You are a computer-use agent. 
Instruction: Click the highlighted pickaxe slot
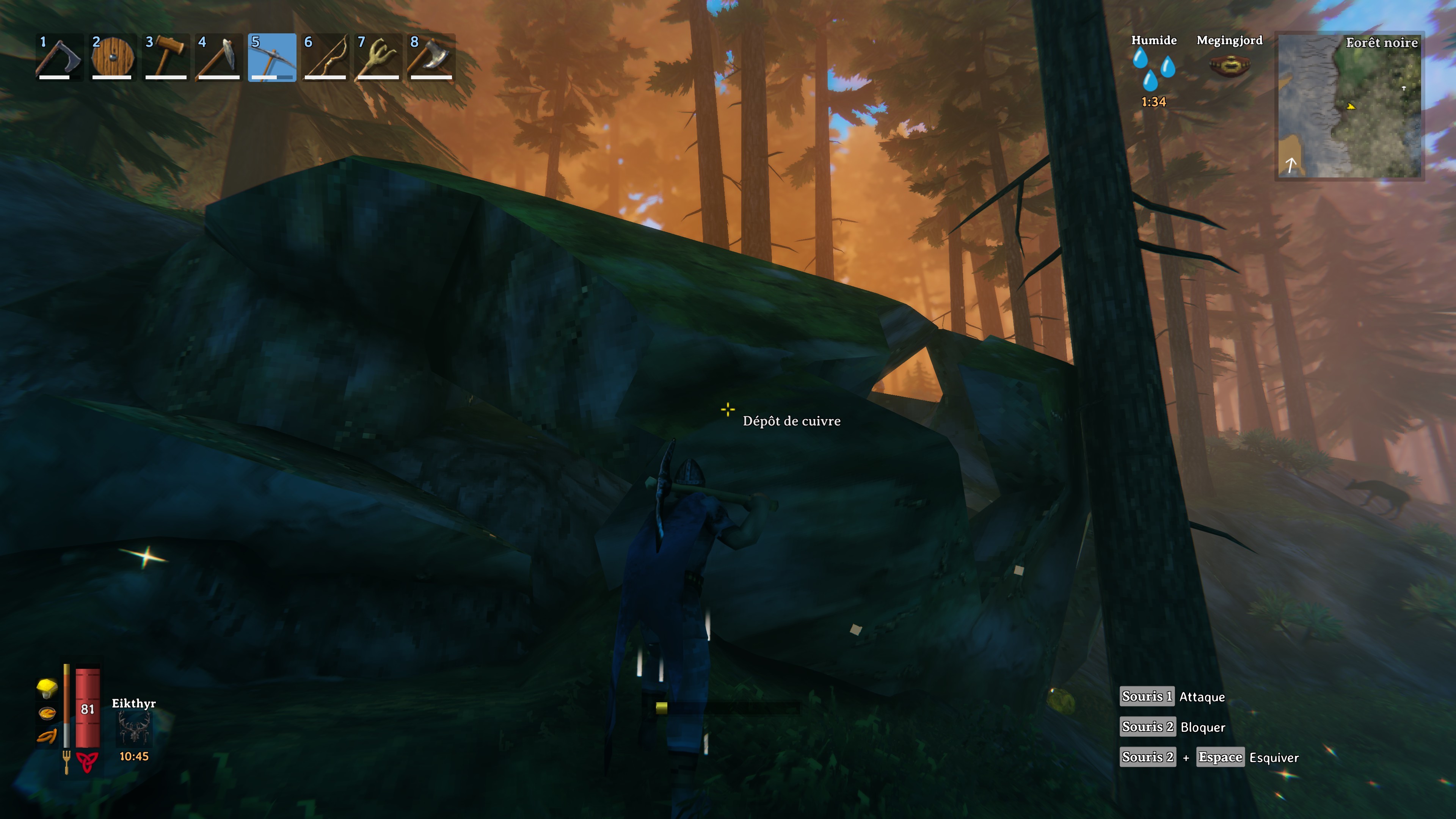point(272,58)
